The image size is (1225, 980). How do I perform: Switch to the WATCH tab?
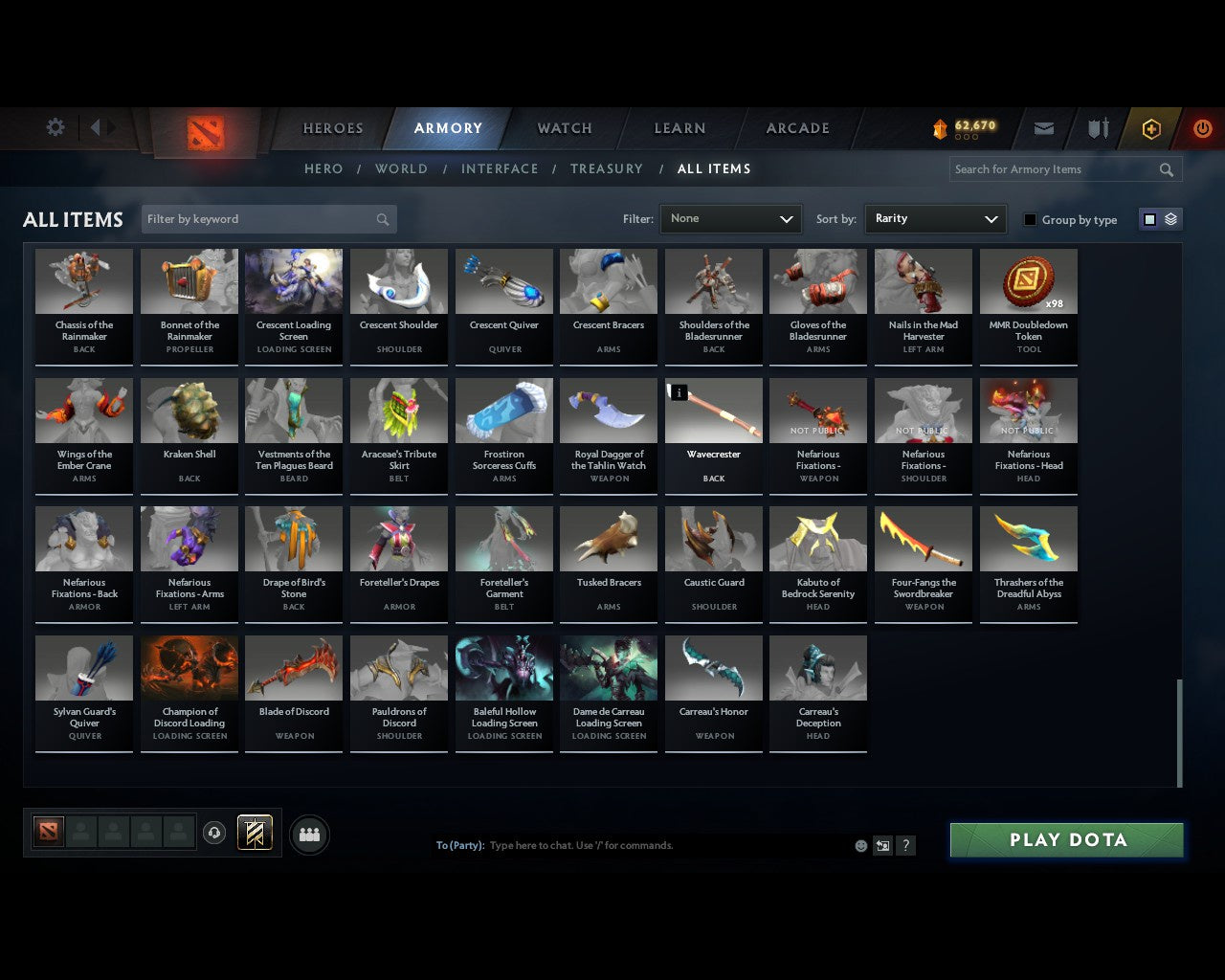point(564,127)
